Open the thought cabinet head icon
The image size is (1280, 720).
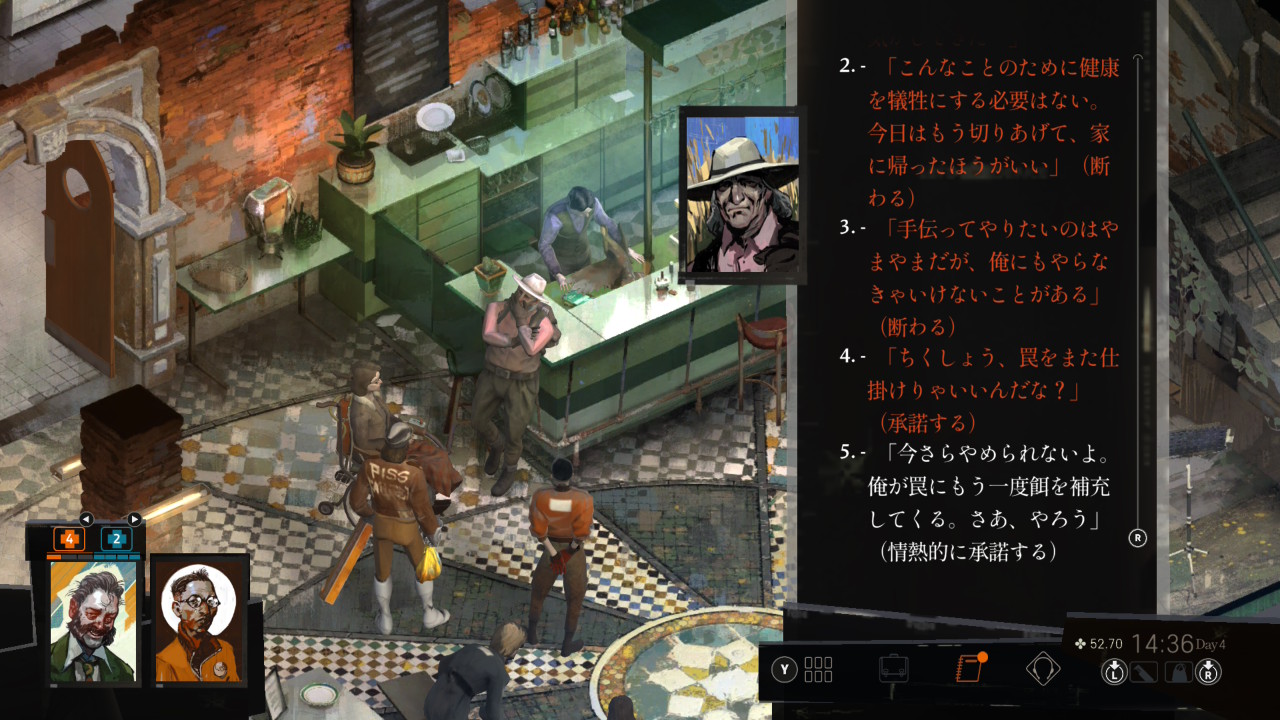click(1043, 668)
